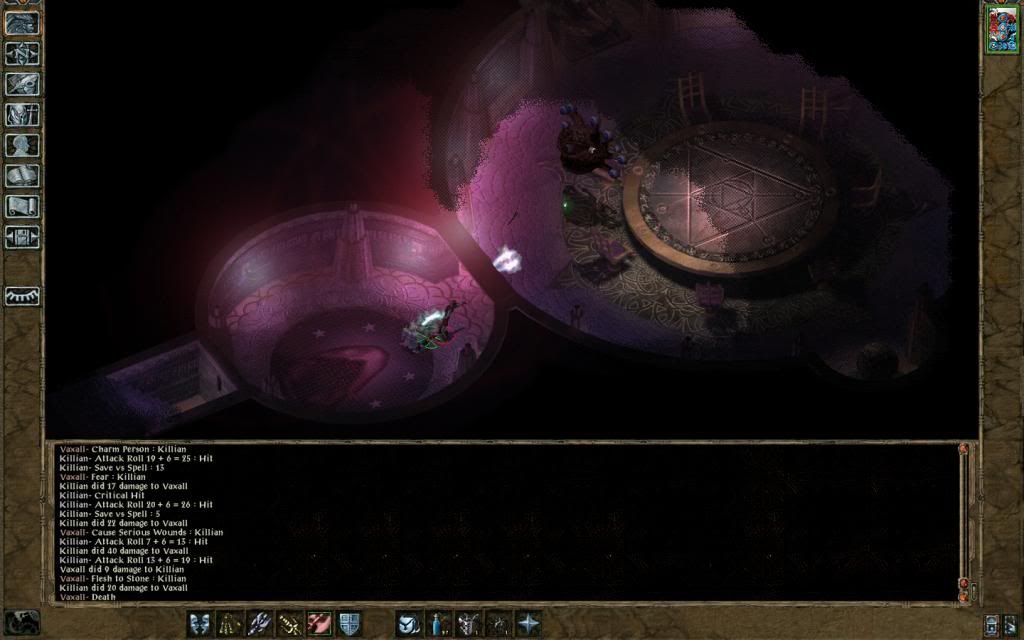Activate the talk masks icon

200,623
